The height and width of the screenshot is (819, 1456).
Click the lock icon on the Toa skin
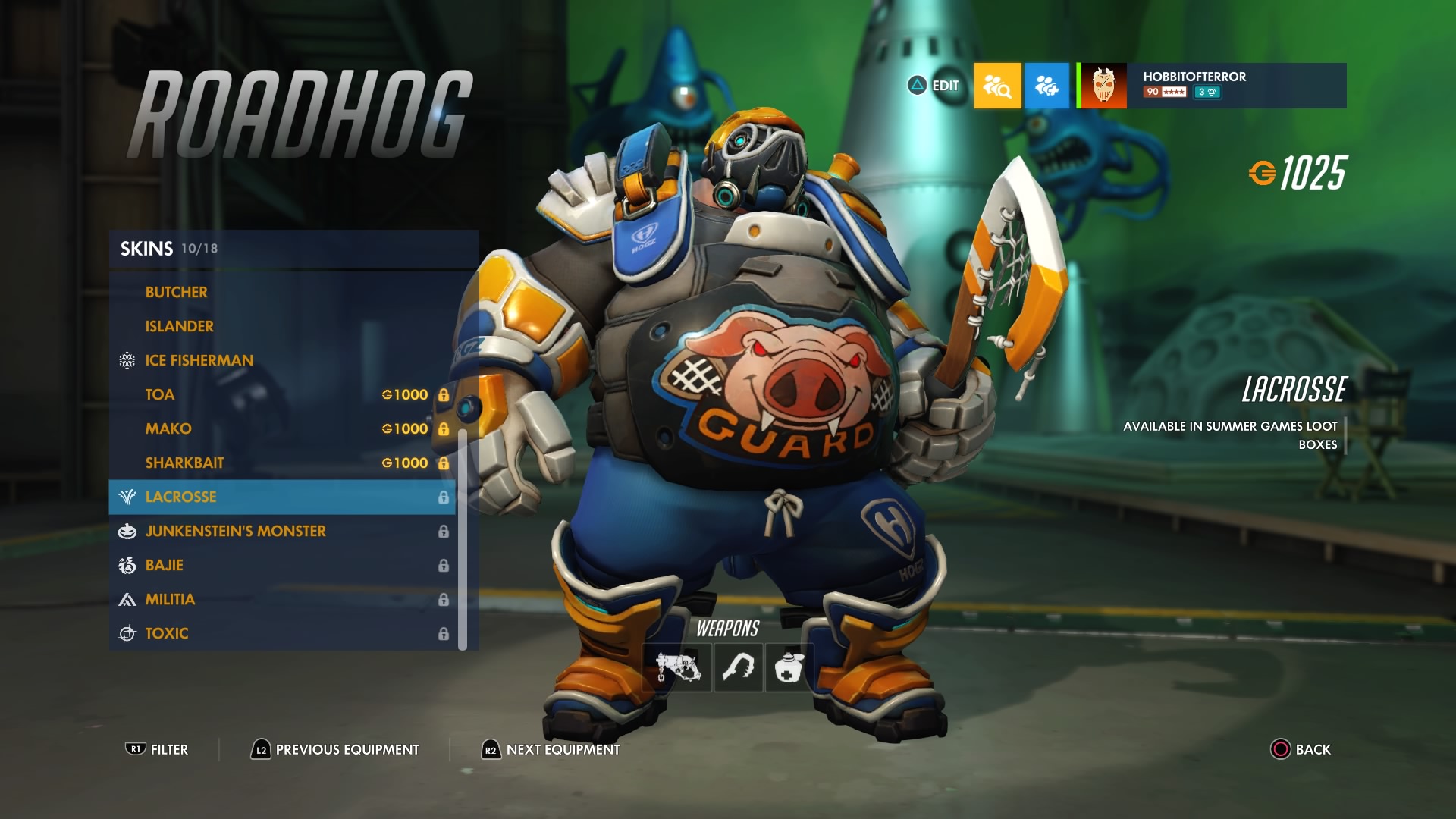tap(443, 394)
